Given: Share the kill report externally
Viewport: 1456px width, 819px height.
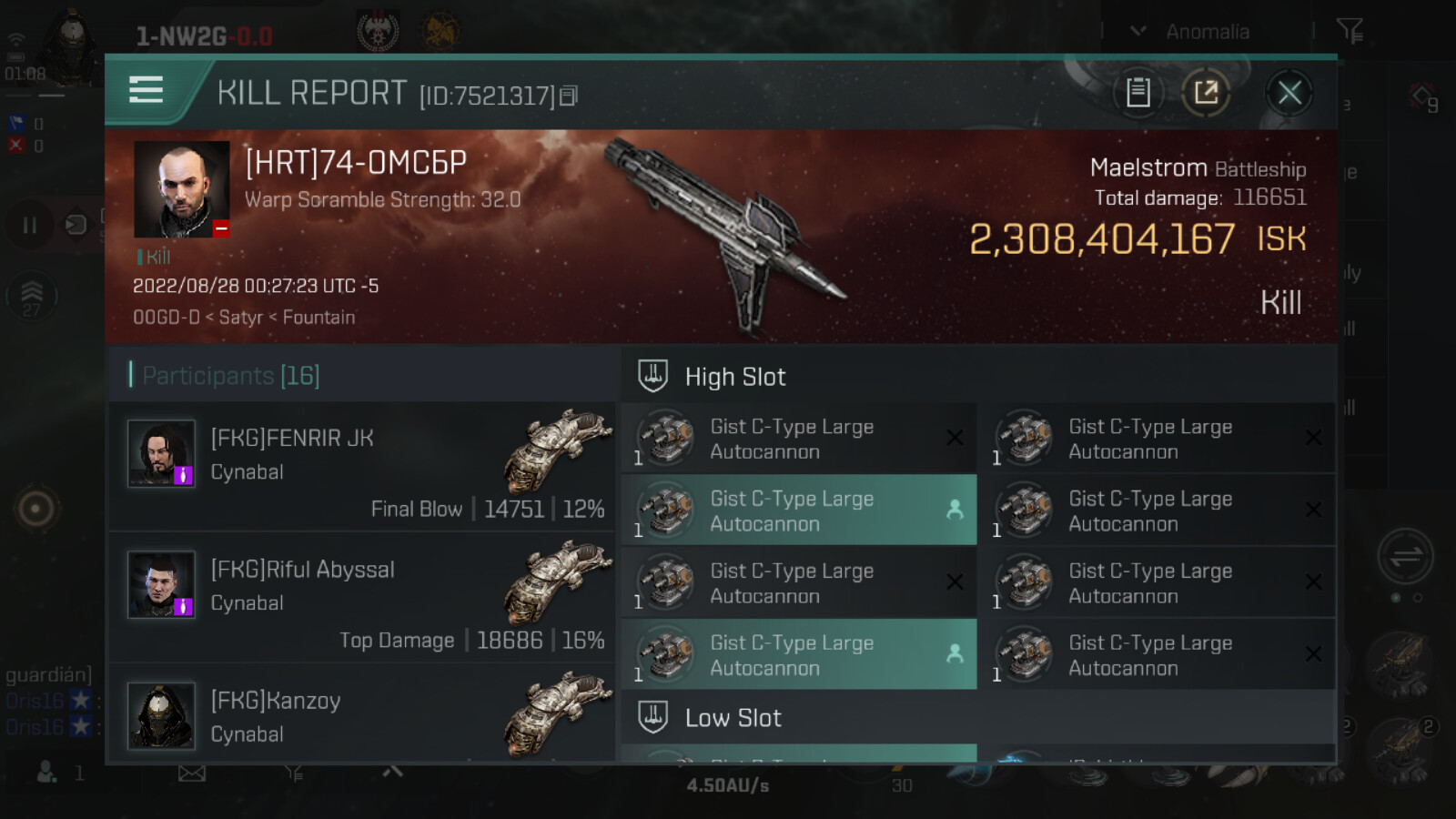Looking at the screenshot, I should tap(1206, 93).
